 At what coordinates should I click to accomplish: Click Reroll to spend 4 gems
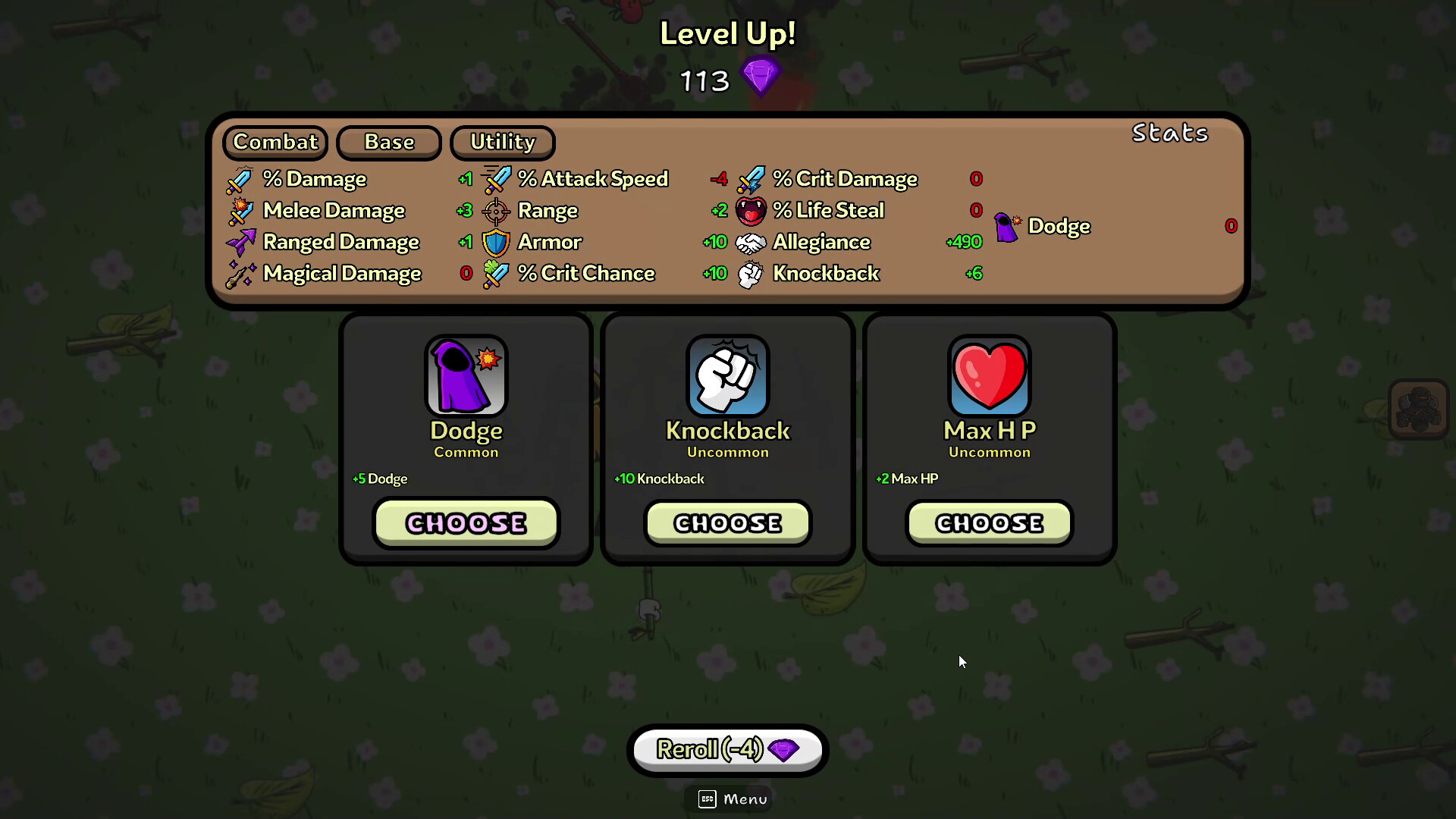click(726, 750)
